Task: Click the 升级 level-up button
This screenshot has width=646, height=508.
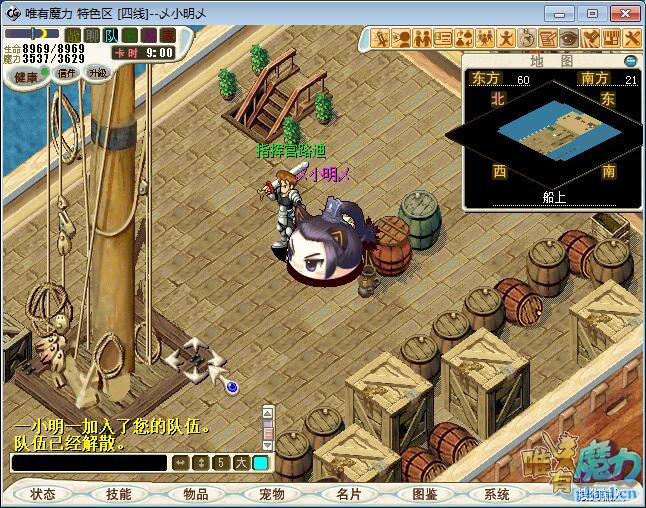Action: [x=97, y=73]
